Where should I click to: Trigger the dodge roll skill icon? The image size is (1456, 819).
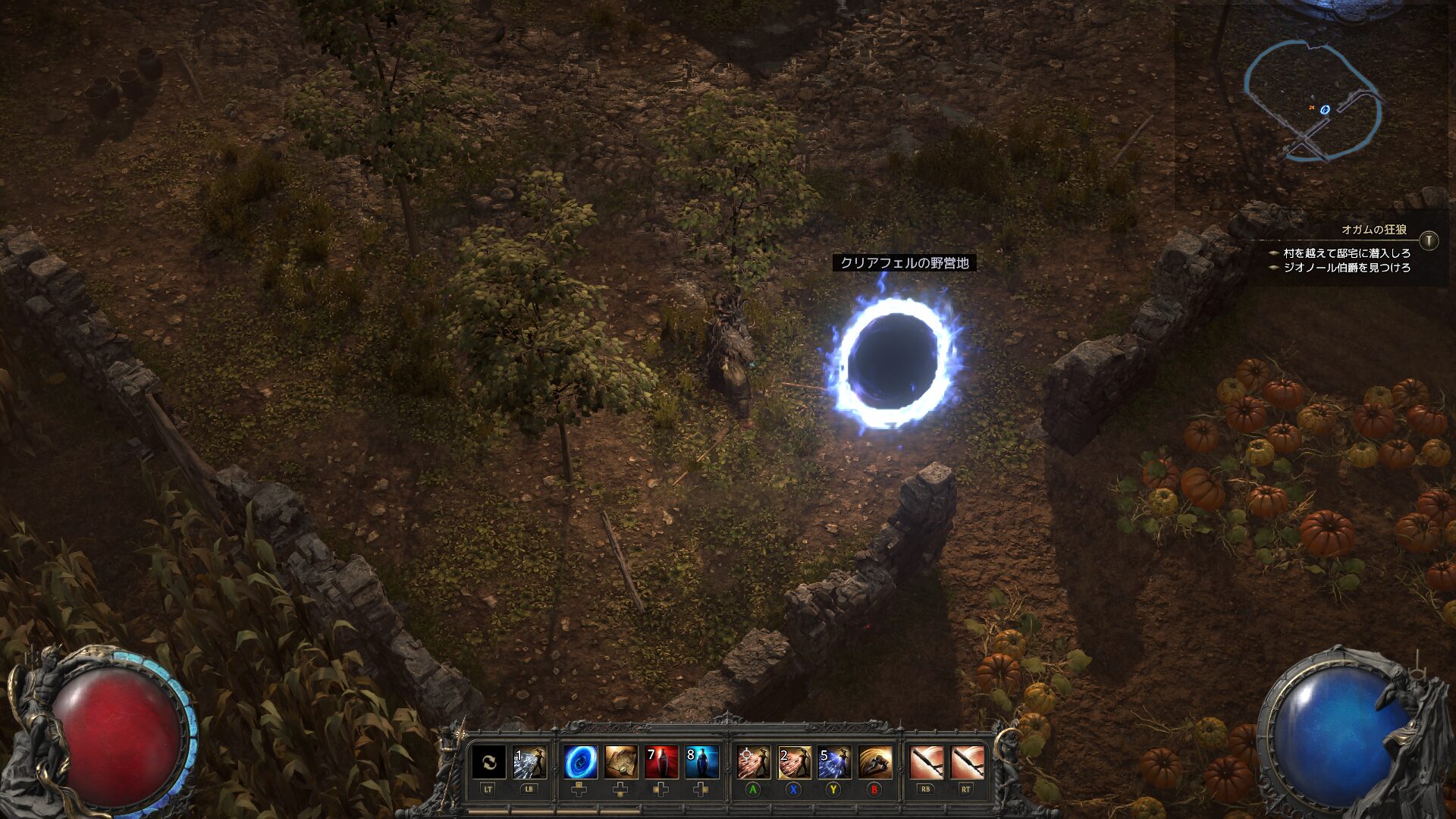(x=874, y=763)
